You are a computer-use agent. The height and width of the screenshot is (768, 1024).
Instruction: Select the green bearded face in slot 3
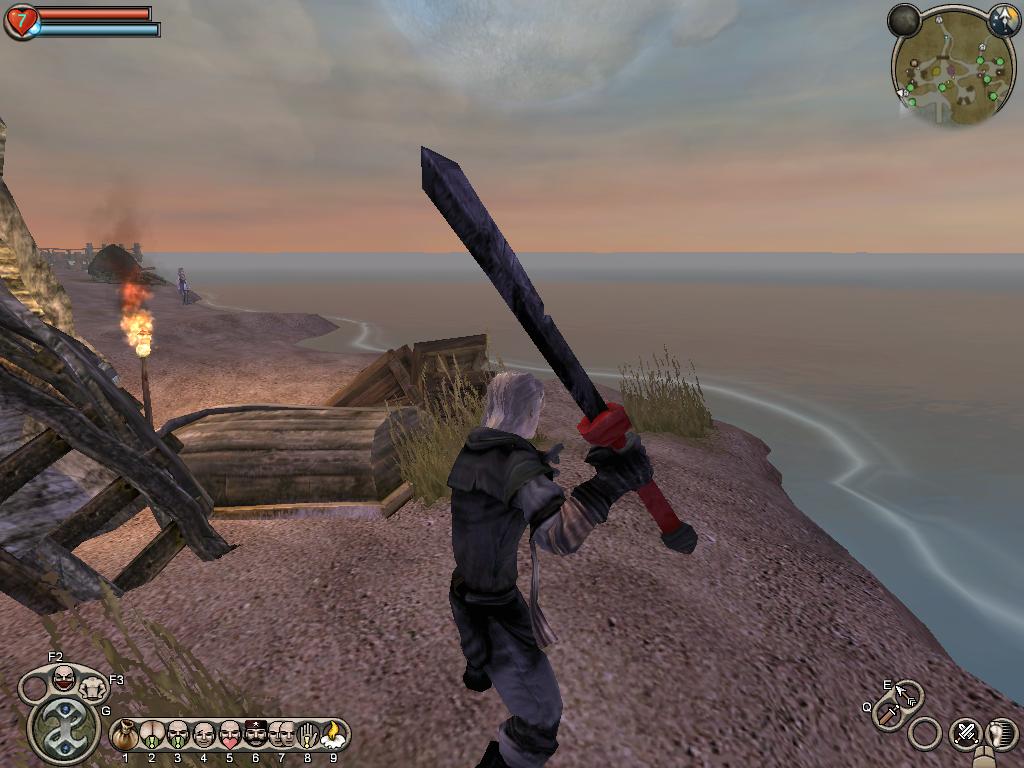tap(177, 736)
